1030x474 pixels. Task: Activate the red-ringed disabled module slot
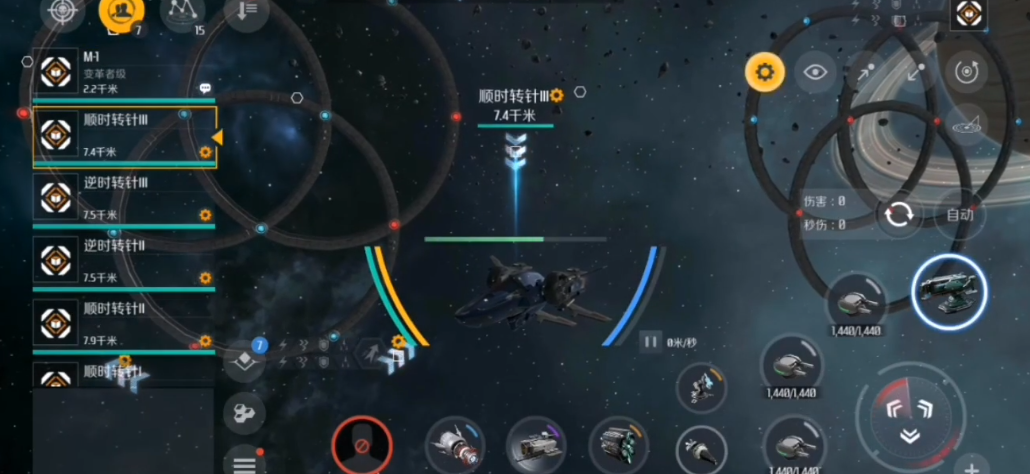point(361,444)
